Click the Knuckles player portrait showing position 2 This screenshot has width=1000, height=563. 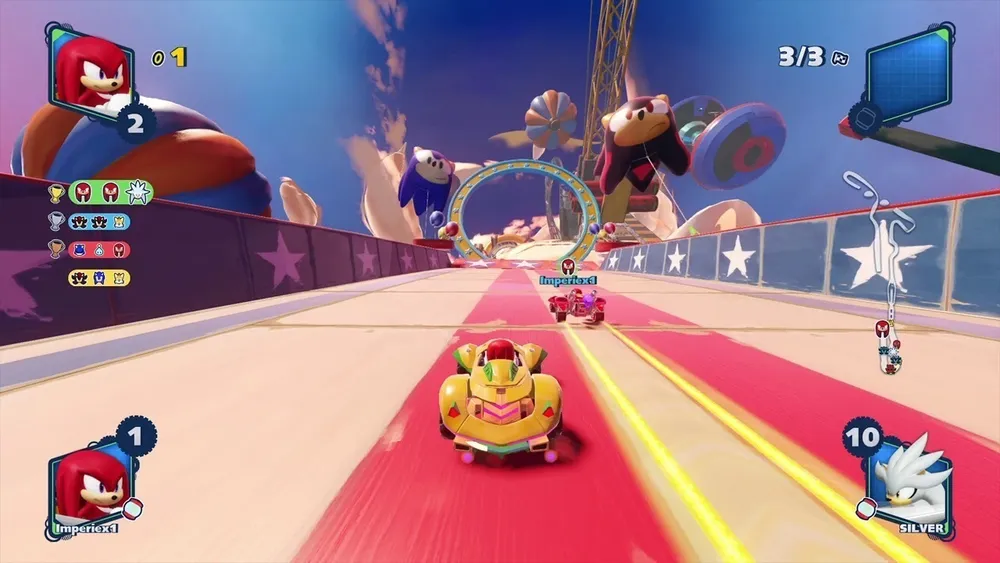point(90,72)
